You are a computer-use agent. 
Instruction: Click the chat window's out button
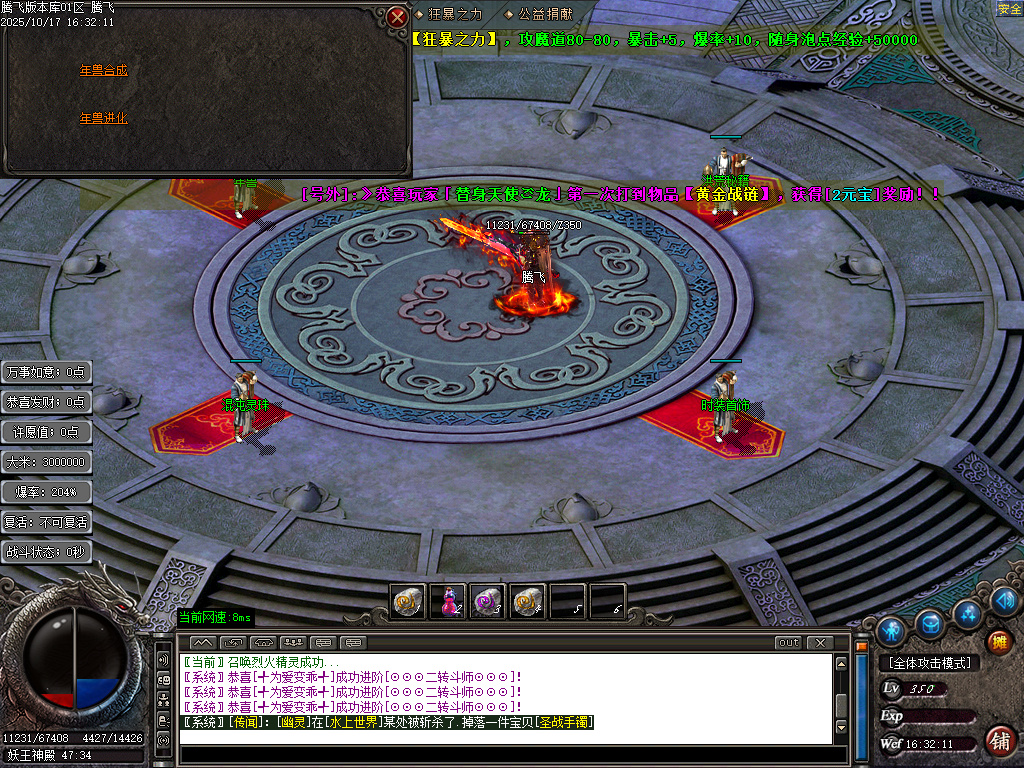pyautogui.click(x=788, y=642)
